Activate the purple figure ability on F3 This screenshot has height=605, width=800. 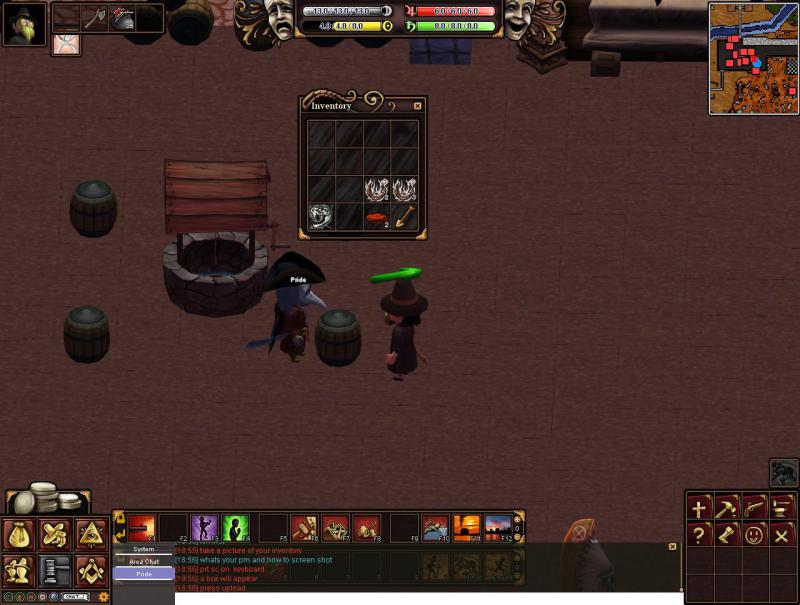click(x=204, y=527)
